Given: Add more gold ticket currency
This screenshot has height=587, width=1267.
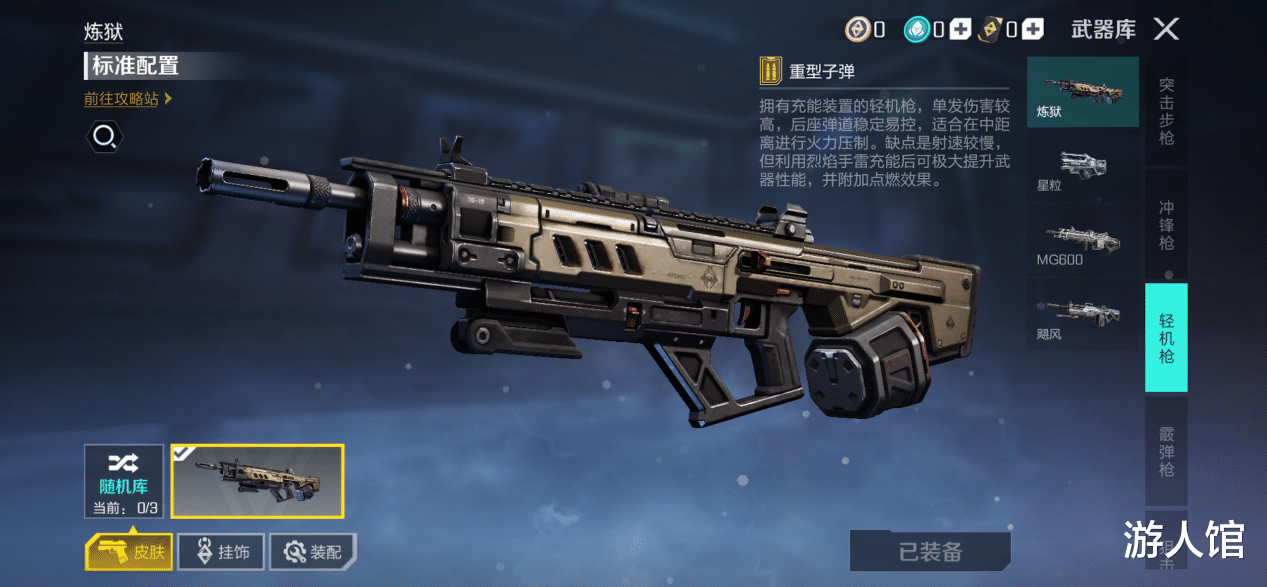Looking at the screenshot, I should pyautogui.click(x=1033, y=30).
